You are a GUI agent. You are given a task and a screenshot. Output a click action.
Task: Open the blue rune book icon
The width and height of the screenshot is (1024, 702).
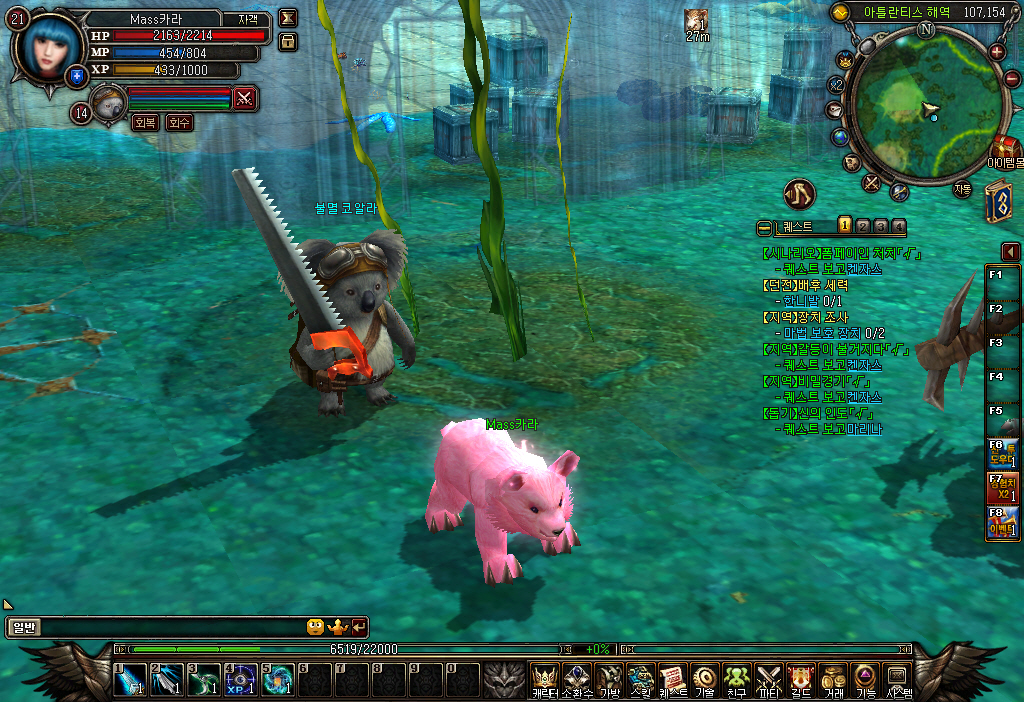pyautogui.click(x=997, y=200)
